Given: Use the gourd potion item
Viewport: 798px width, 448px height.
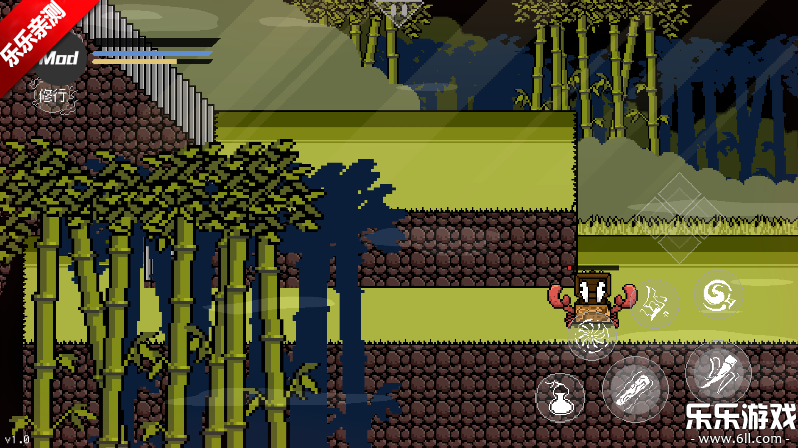Looking at the screenshot, I should [561, 395].
